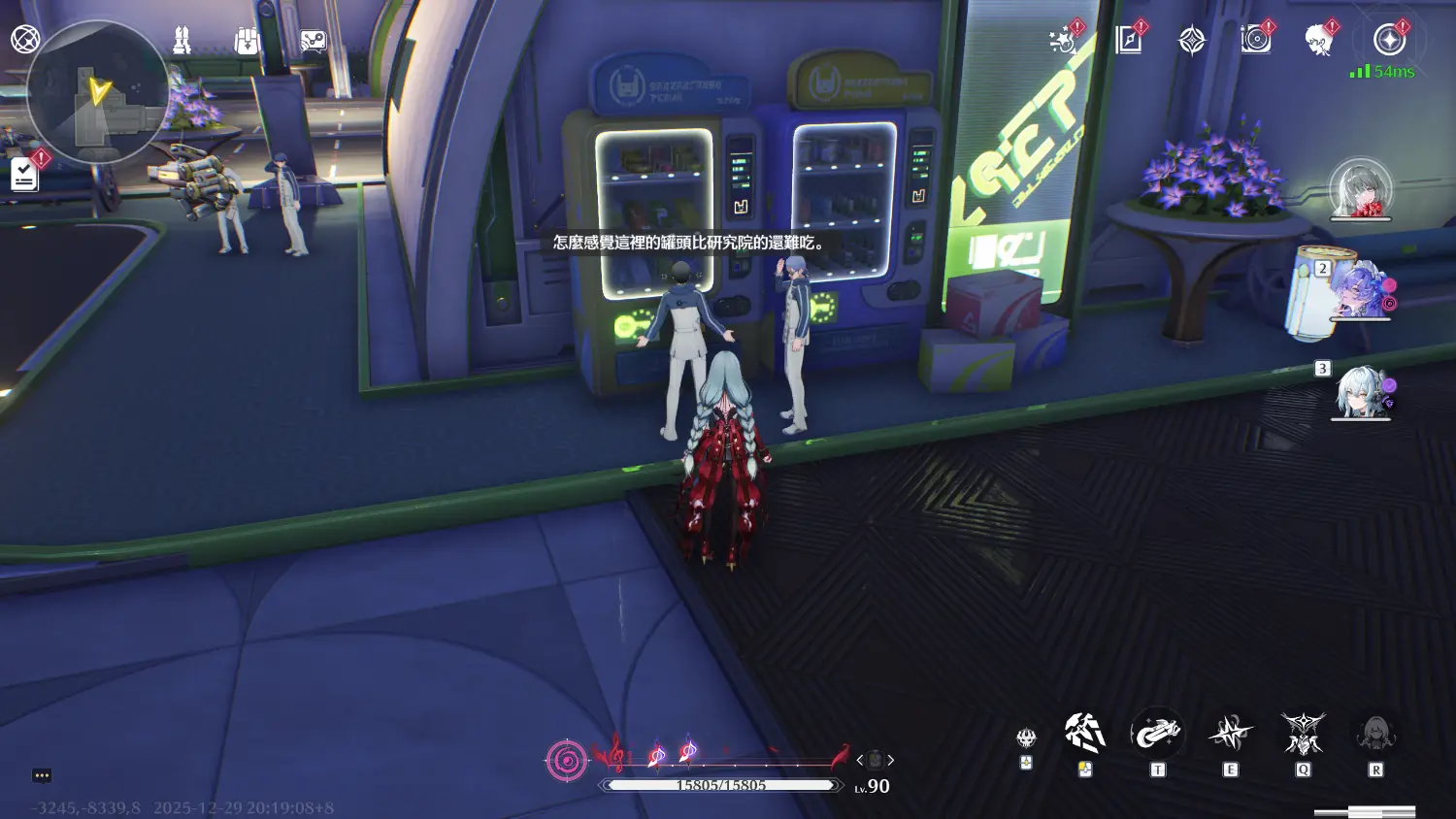1456x819 pixels.
Task: Open the quest checklist icon
Action: pyautogui.click(x=25, y=175)
